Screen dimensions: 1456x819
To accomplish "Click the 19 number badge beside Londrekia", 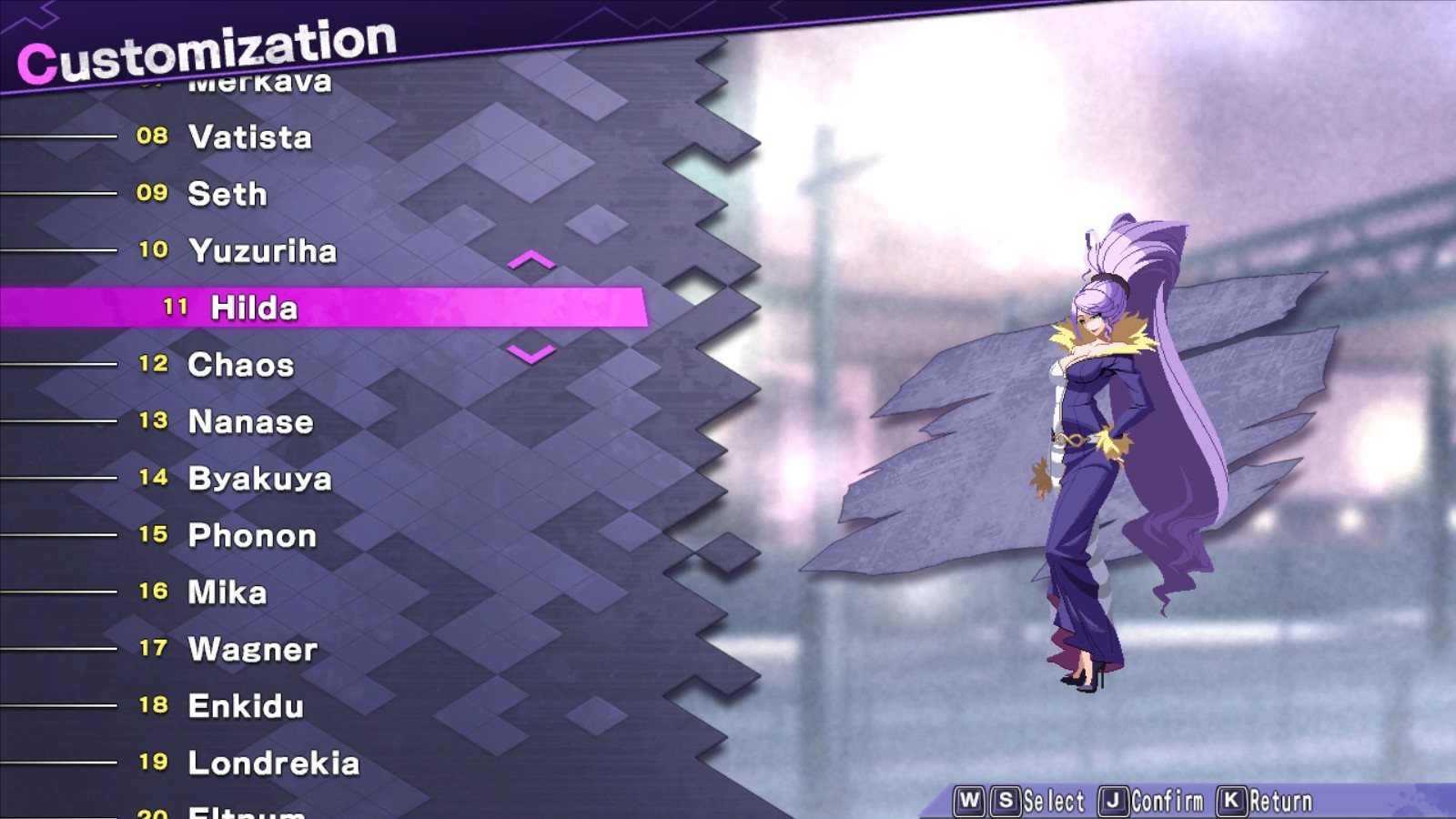I will pyautogui.click(x=153, y=763).
